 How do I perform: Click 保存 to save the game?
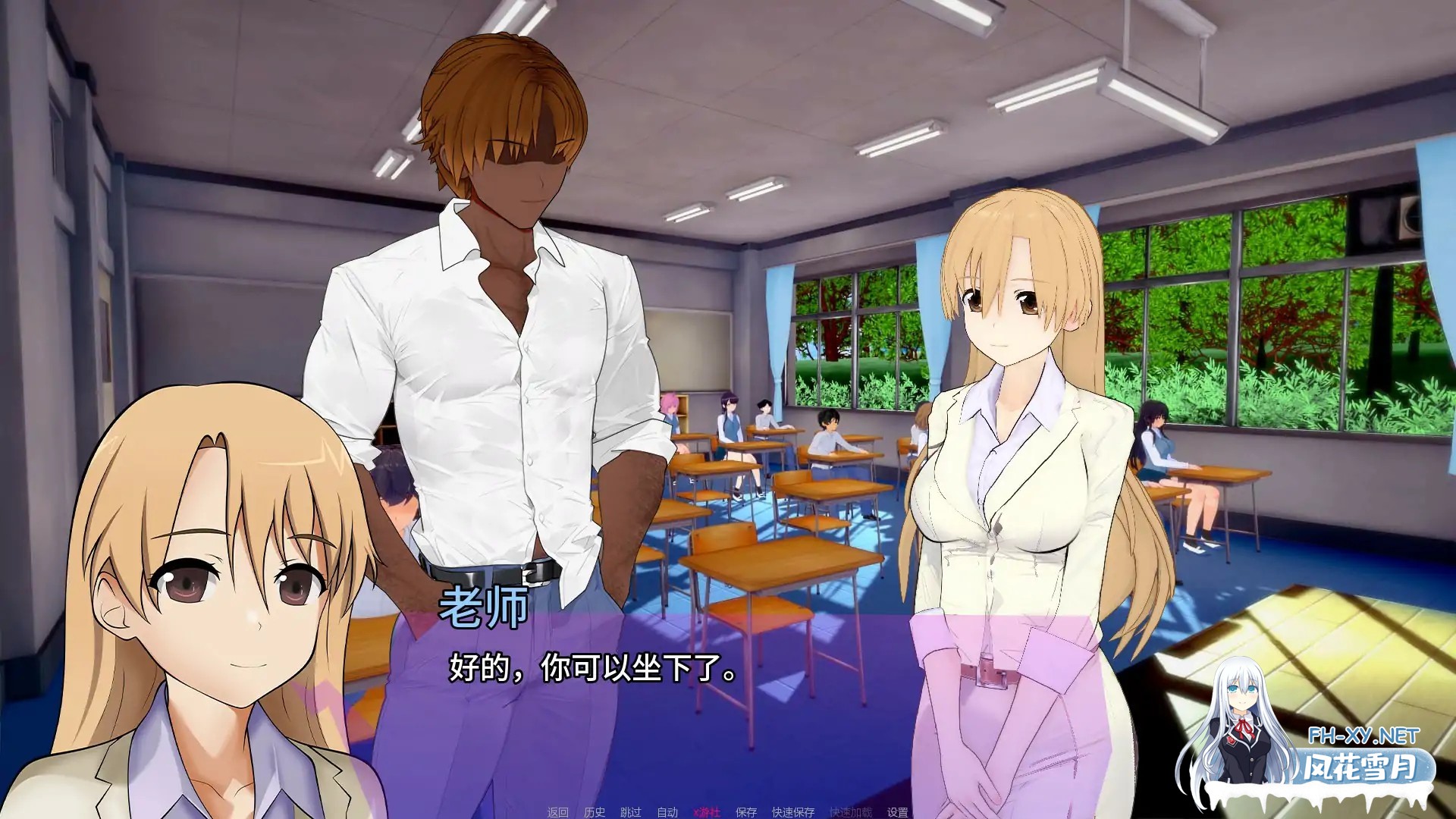pyautogui.click(x=745, y=811)
